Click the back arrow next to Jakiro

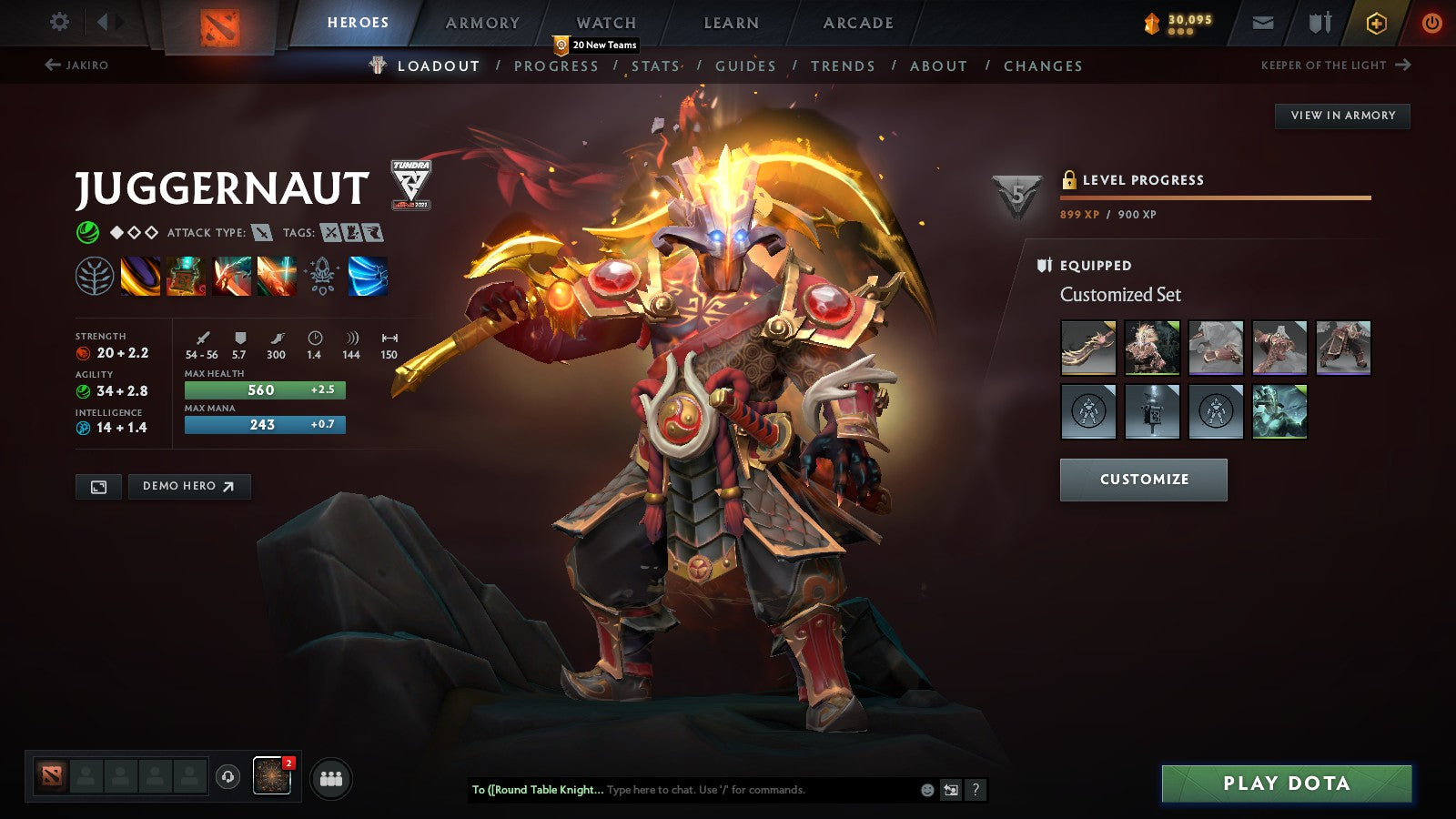tap(53, 64)
